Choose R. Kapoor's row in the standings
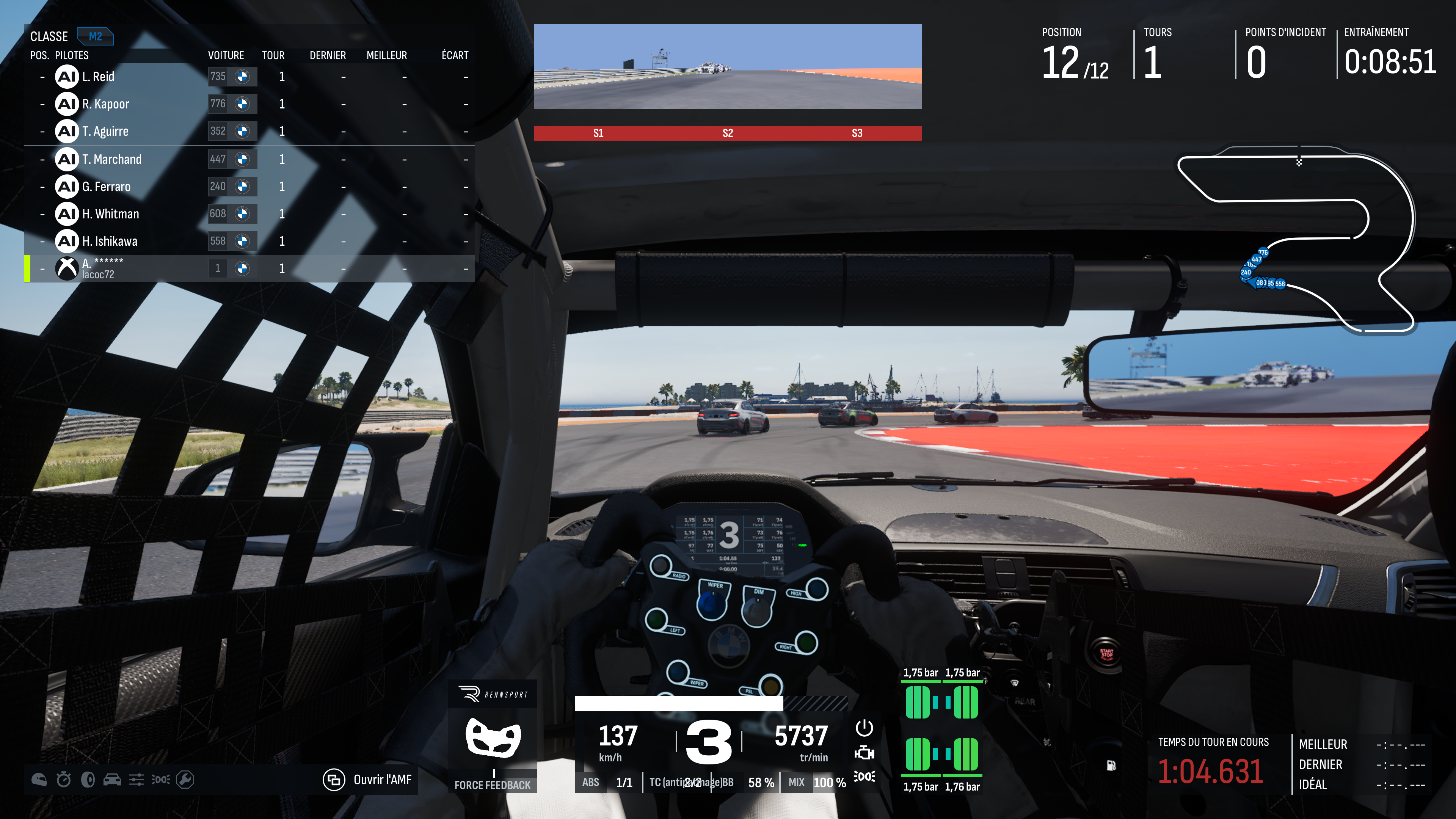The image size is (1456, 819). click(105, 104)
